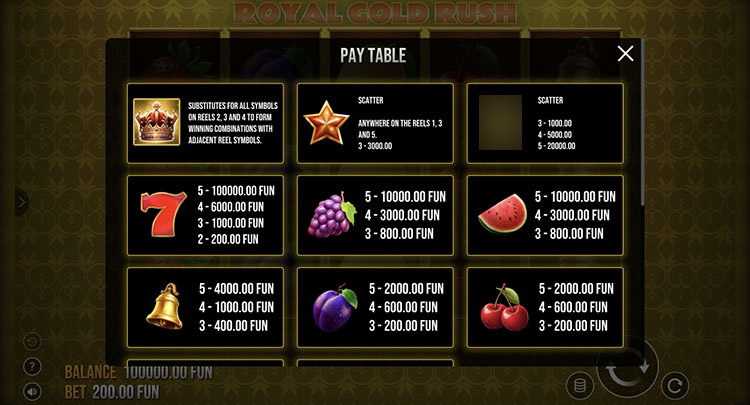Expand the side panel arrow tab
750x405 pixels.
(22, 202)
